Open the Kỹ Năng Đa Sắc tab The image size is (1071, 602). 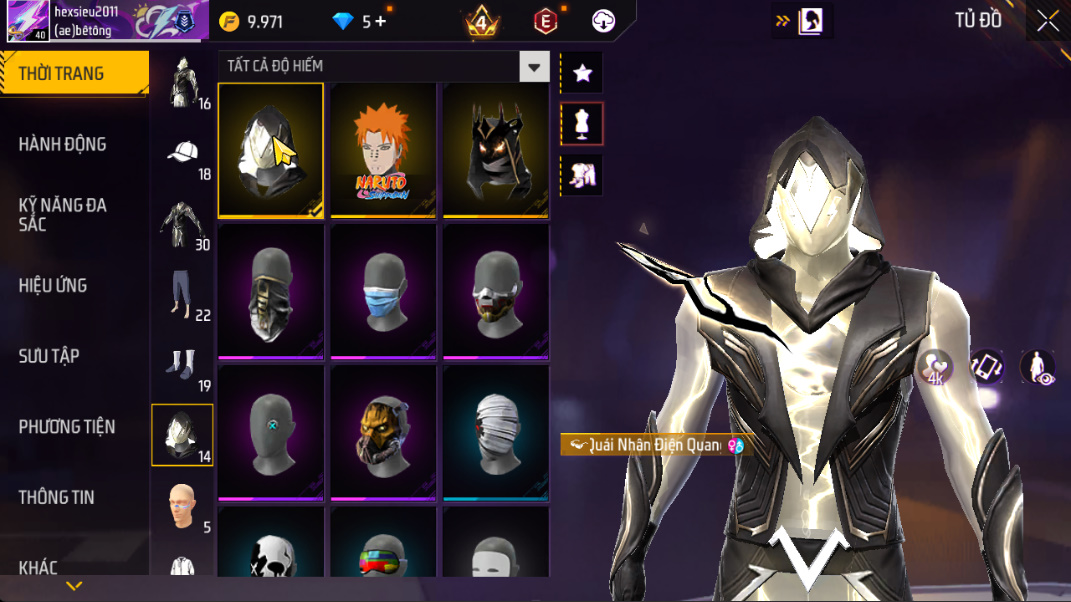62,214
